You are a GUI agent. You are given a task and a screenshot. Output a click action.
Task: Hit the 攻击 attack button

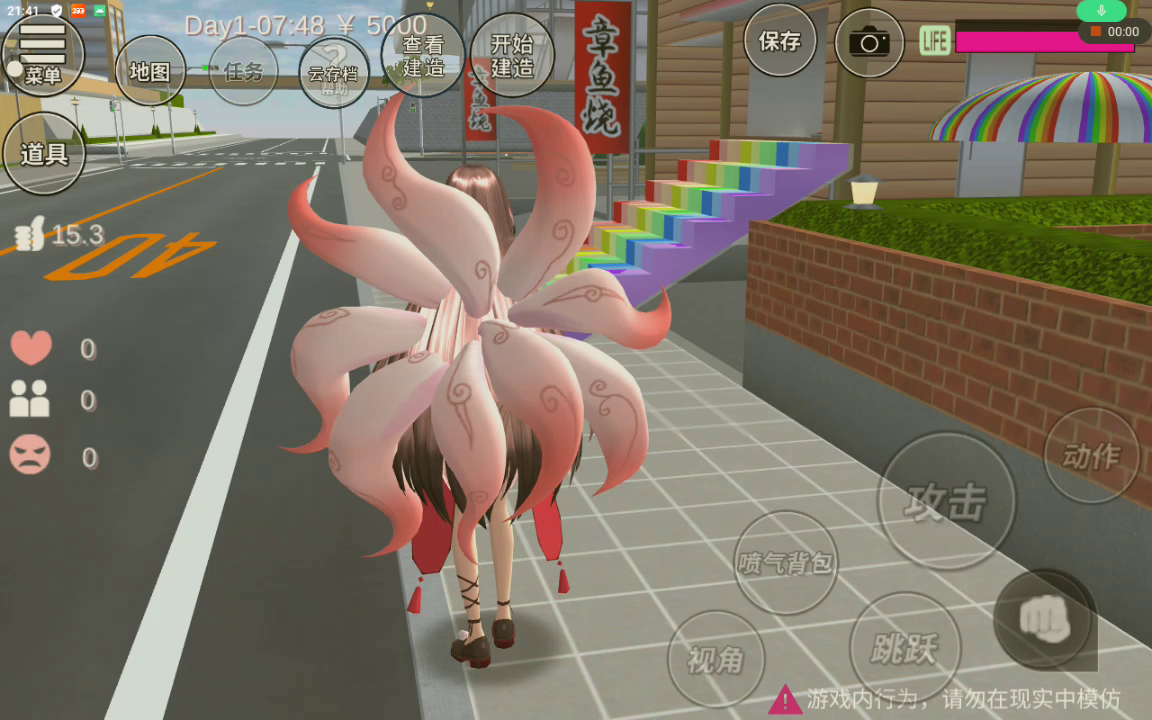pyautogui.click(x=945, y=501)
